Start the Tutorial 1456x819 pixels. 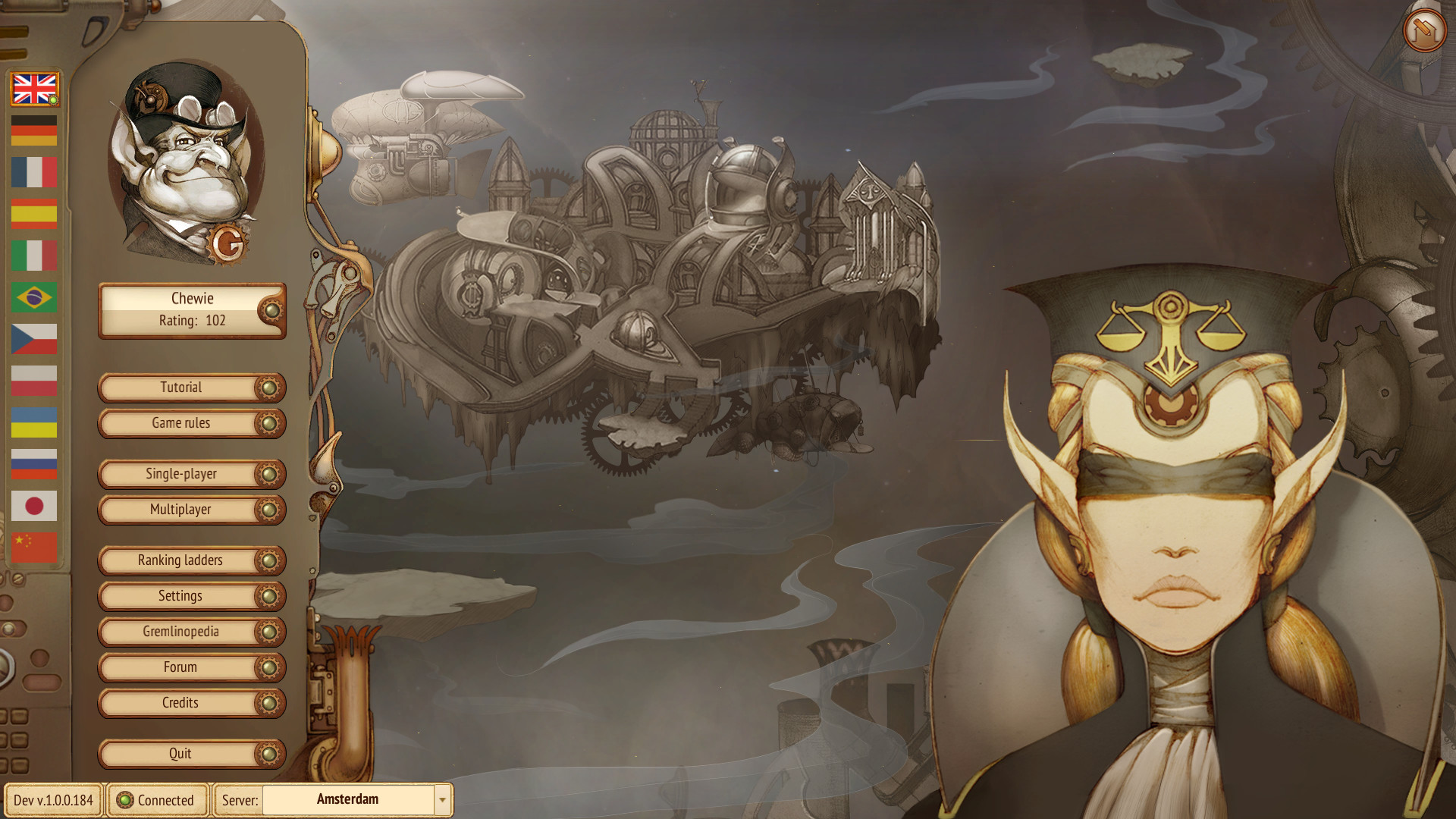[x=182, y=388]
